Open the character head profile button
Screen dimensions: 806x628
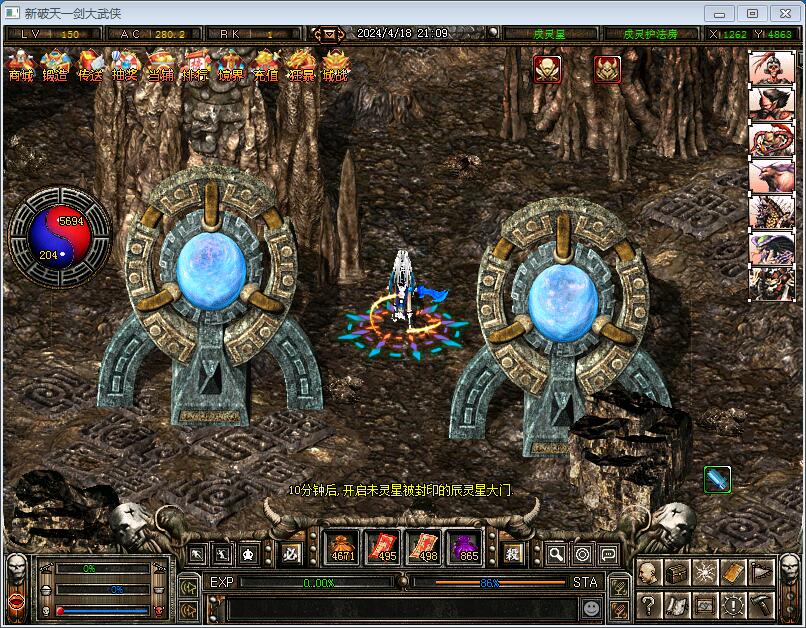click(649, 572)
